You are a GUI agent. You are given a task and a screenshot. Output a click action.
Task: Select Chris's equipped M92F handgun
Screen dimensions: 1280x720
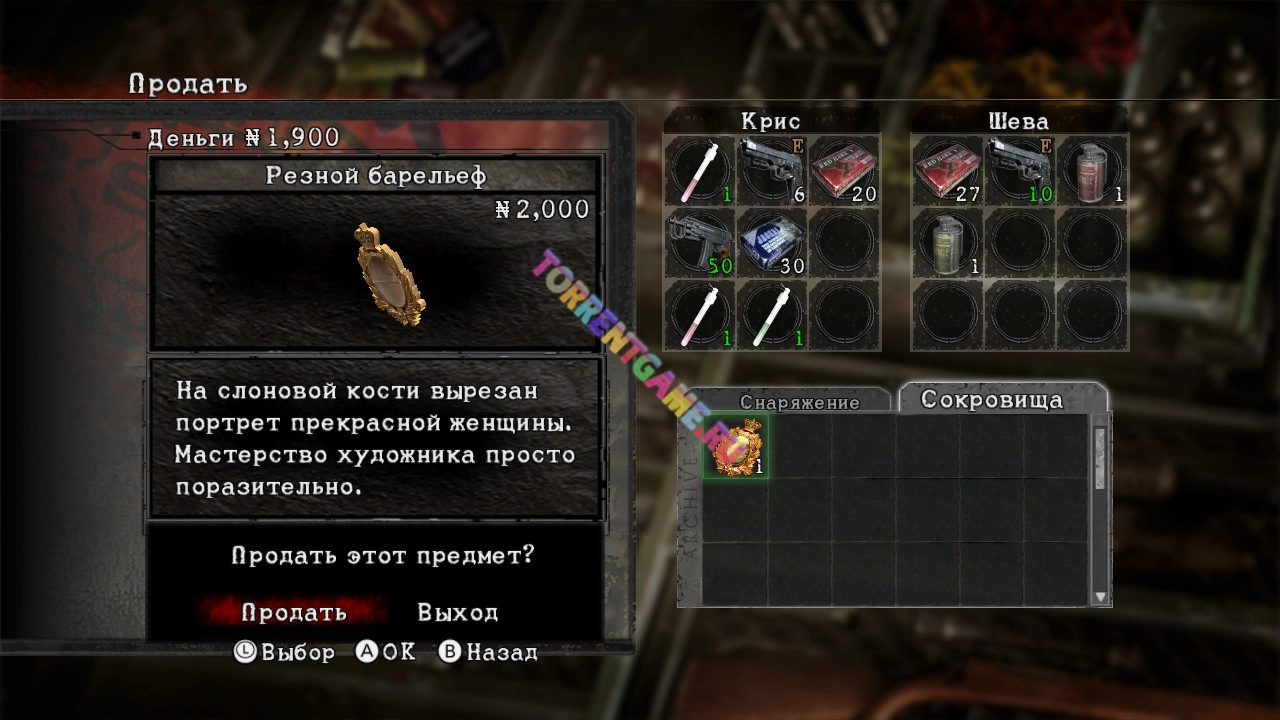coord(772,170)
